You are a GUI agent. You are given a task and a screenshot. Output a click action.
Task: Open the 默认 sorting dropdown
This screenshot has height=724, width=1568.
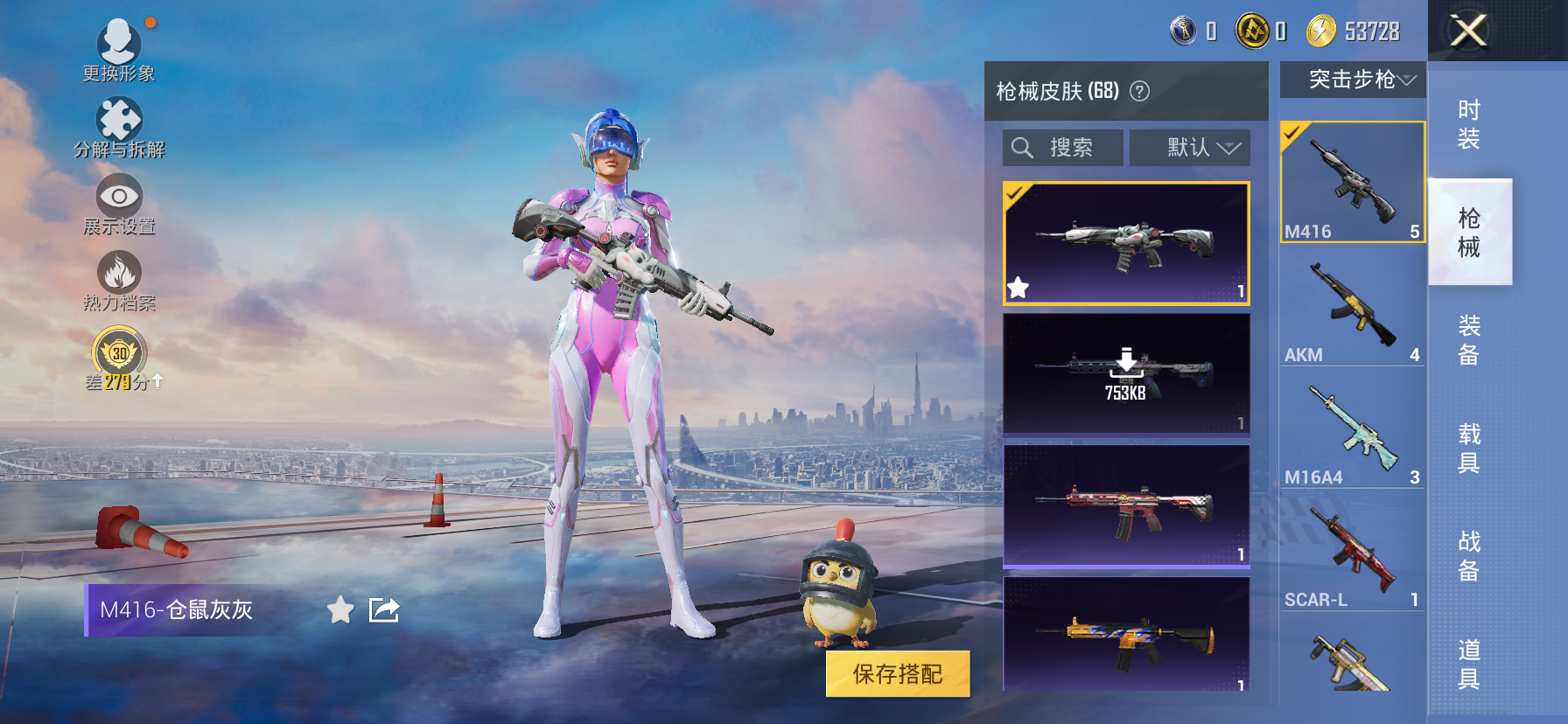(x=1190, y=147)
